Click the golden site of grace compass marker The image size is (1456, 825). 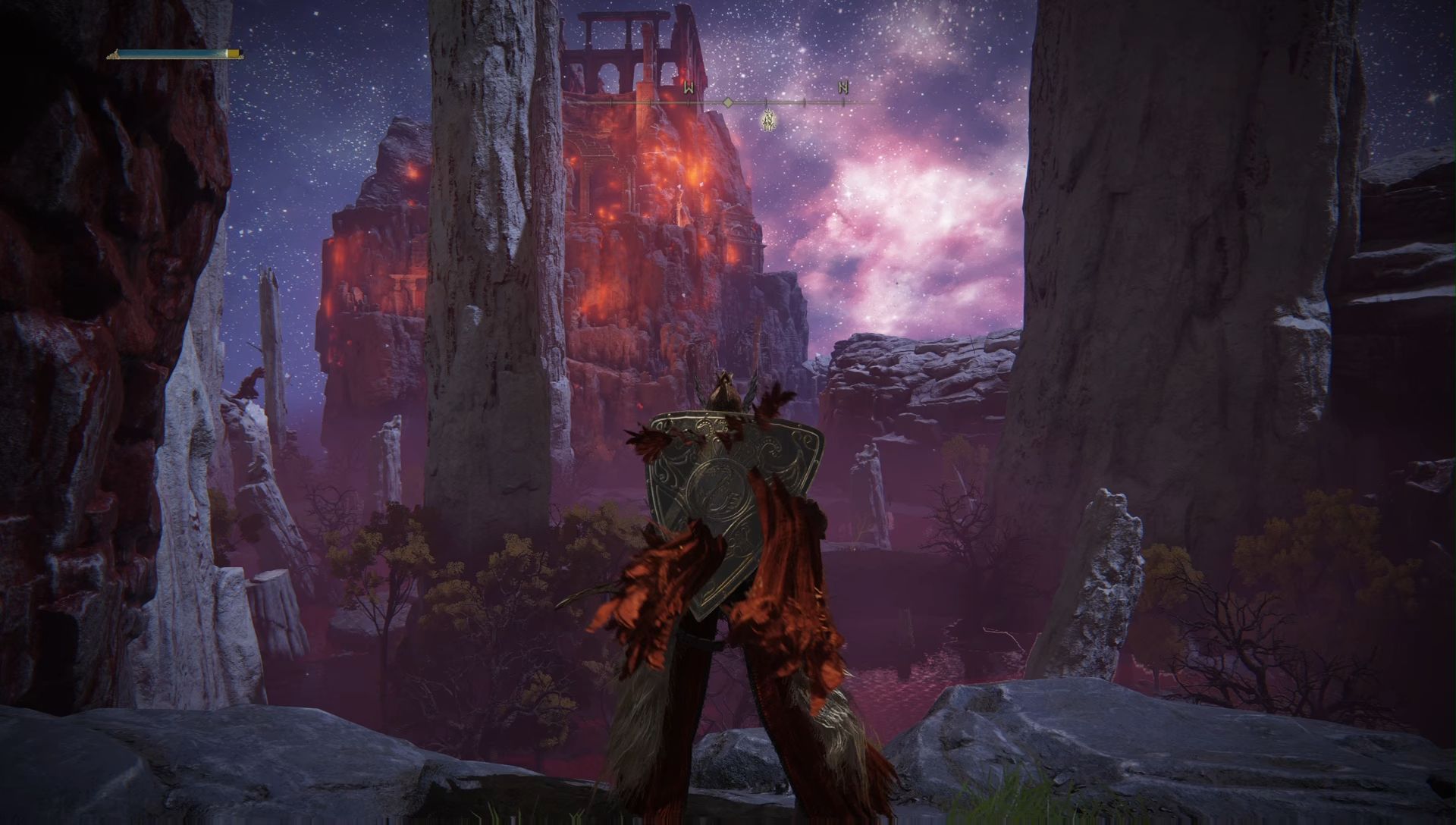click(x=768, y=121)
